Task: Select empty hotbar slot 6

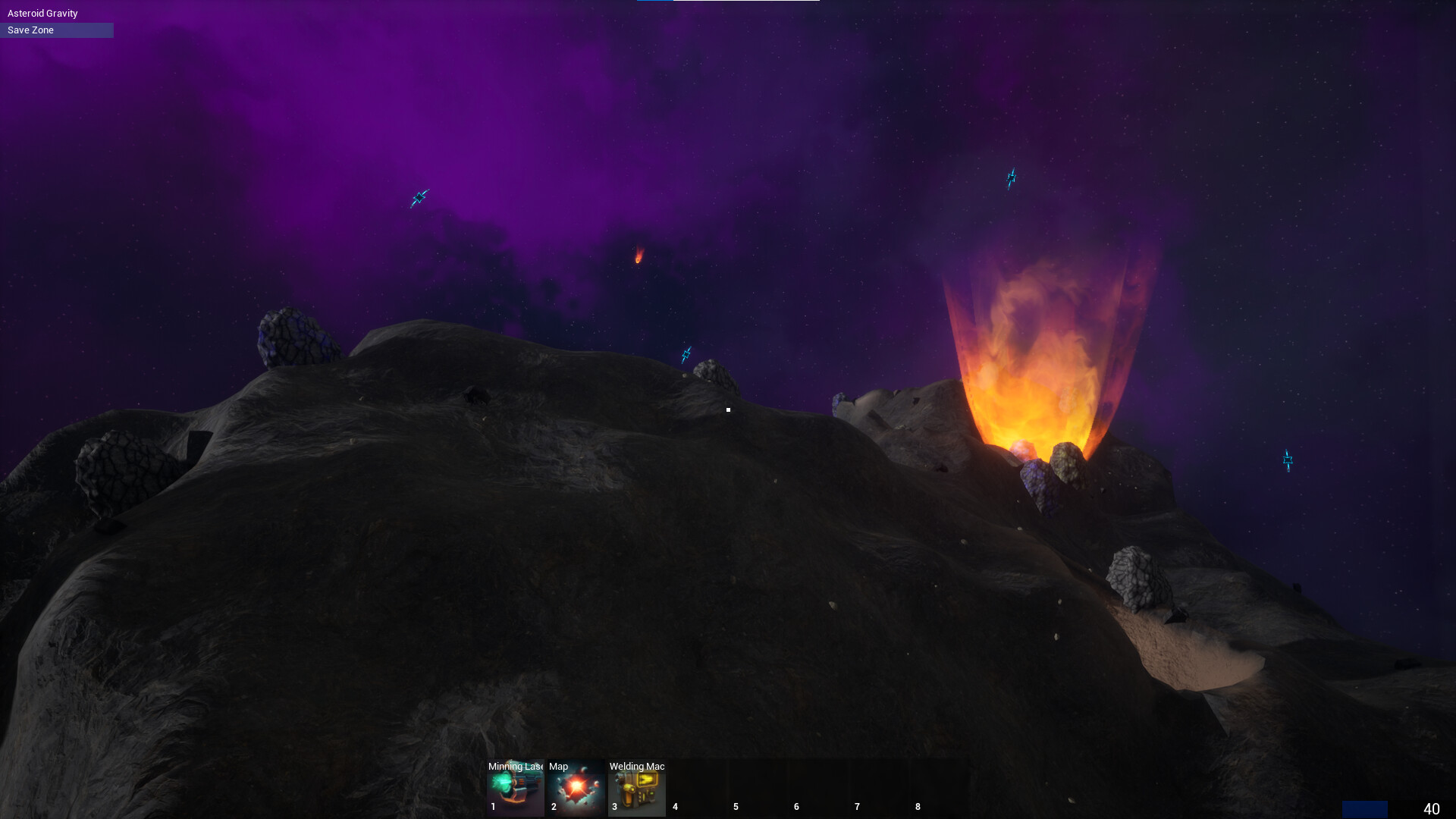Action: tap(817, 789)
